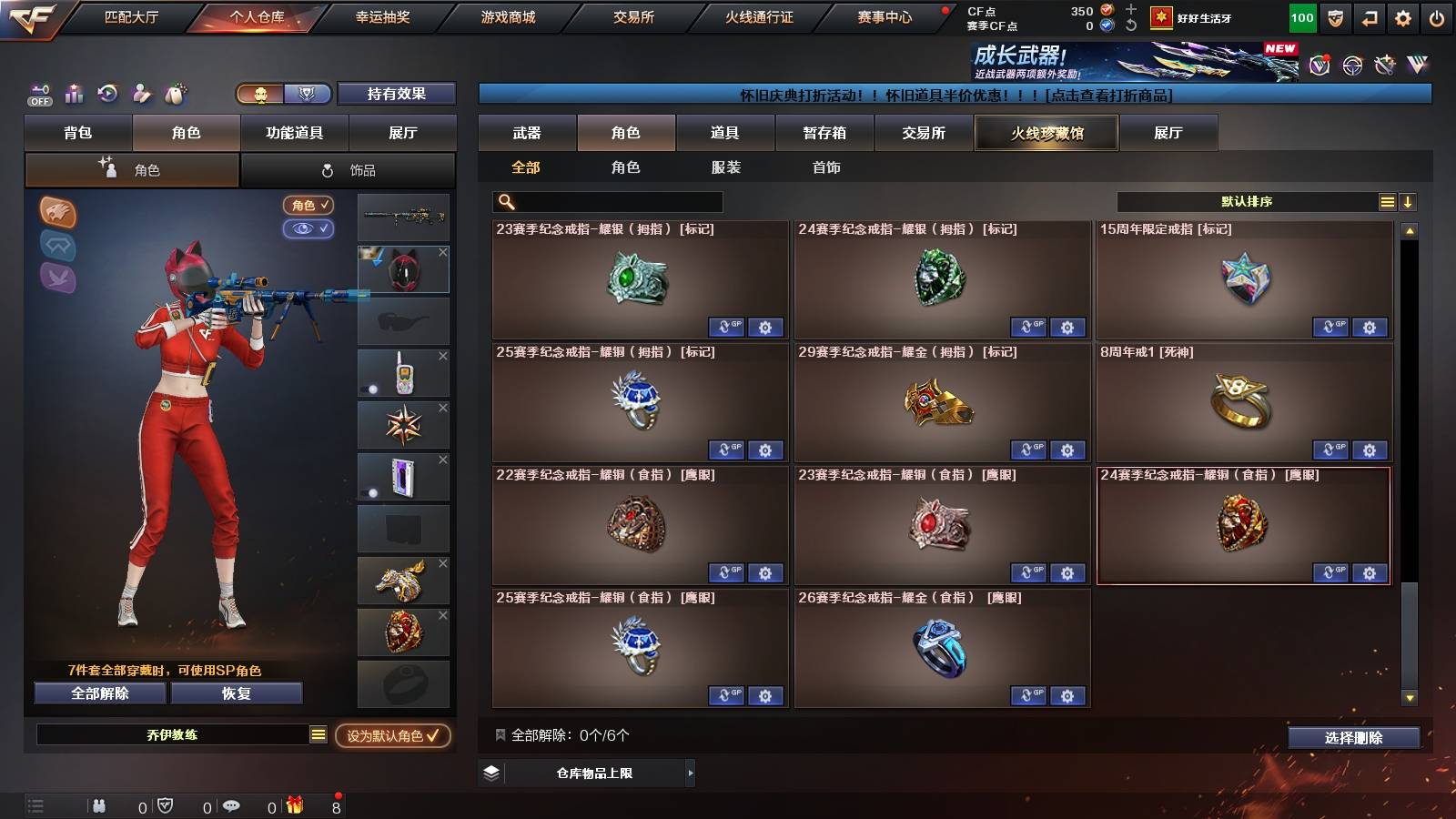Click the CF shield security icon at top right
This screenshot has height=819, width=1456.
(1337, 18)
